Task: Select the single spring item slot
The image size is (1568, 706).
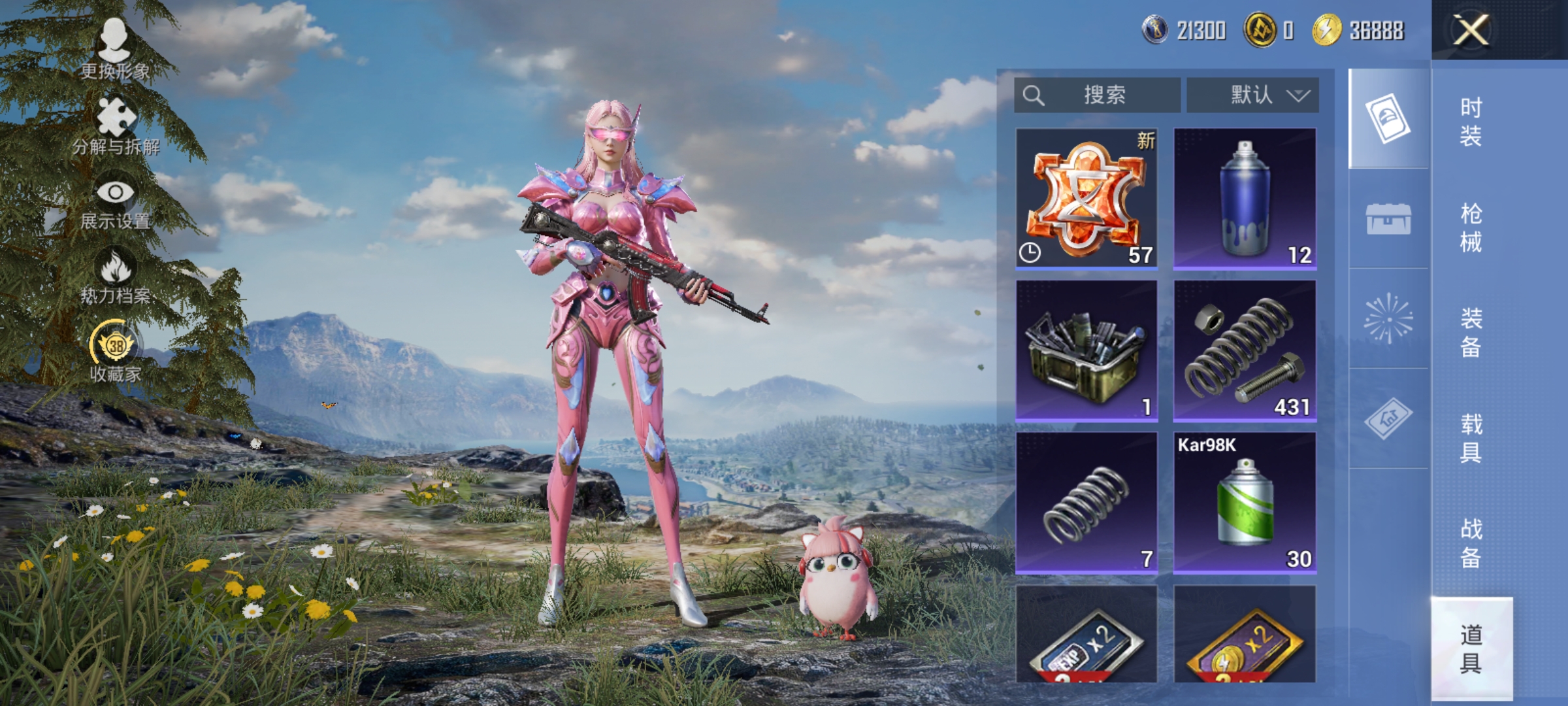Action: (1086, 503)
